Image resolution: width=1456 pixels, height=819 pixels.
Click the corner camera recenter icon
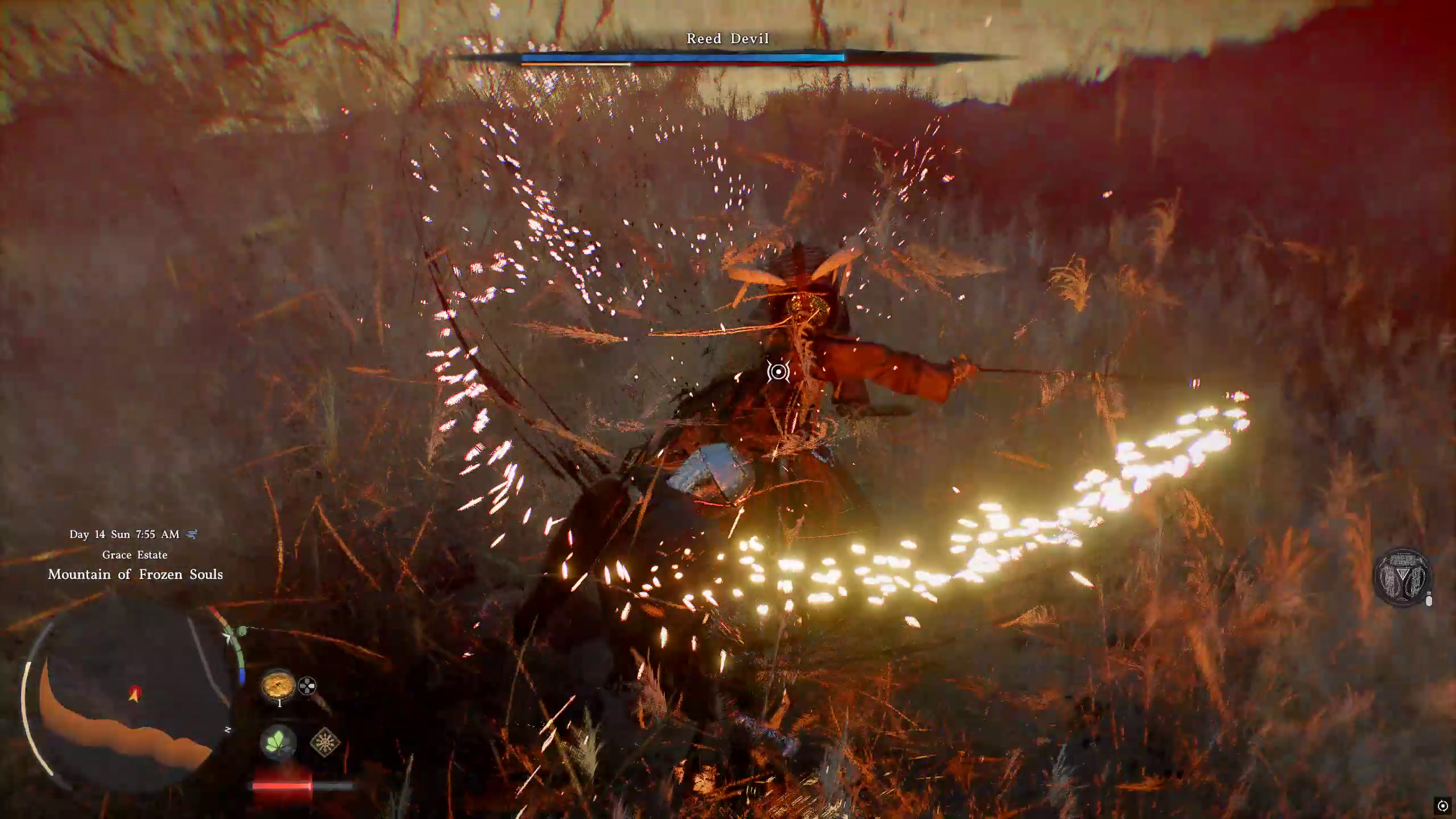click(x=1442, y=806)
